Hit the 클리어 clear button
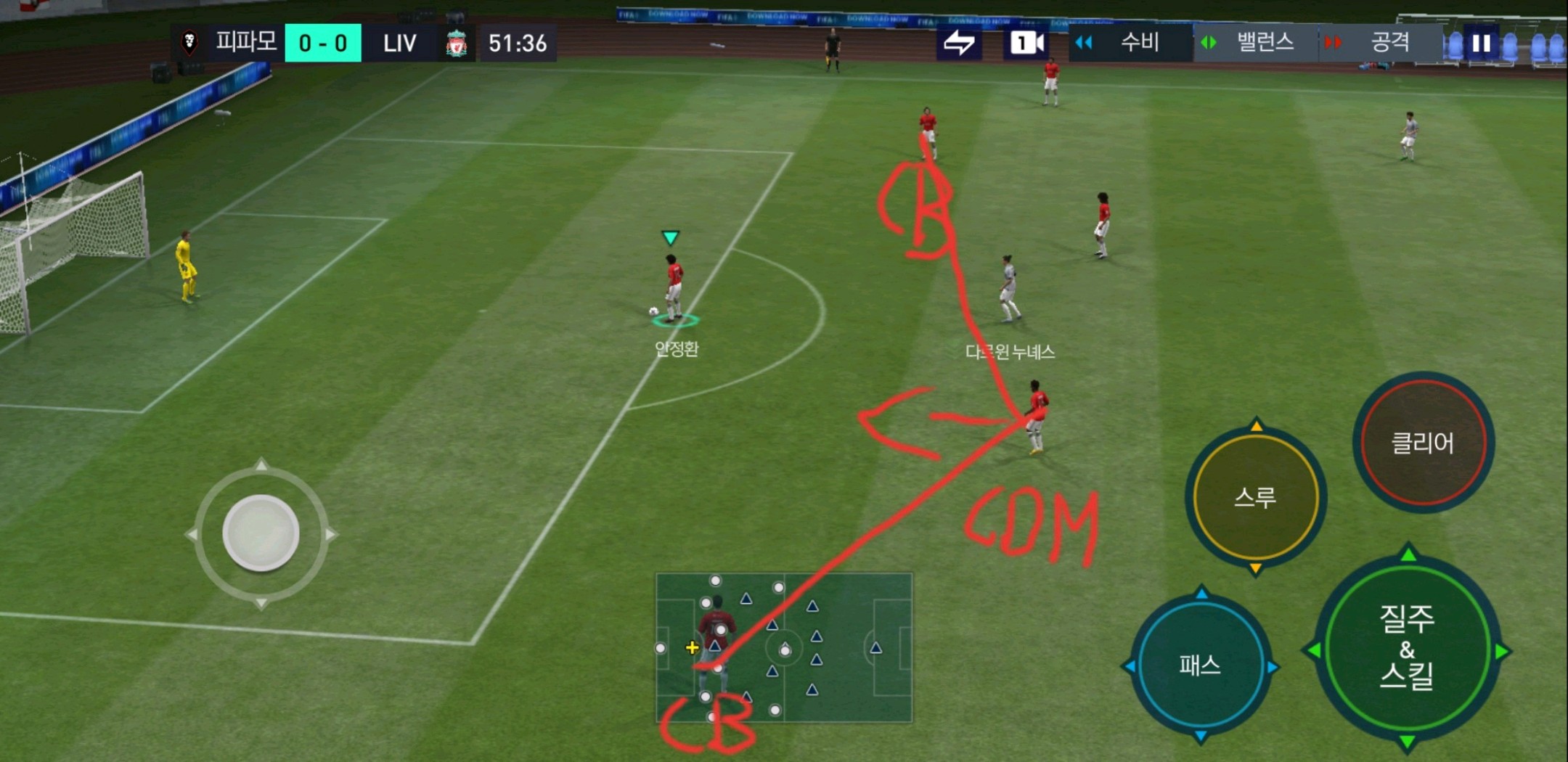 click(x=1423, y=442)
